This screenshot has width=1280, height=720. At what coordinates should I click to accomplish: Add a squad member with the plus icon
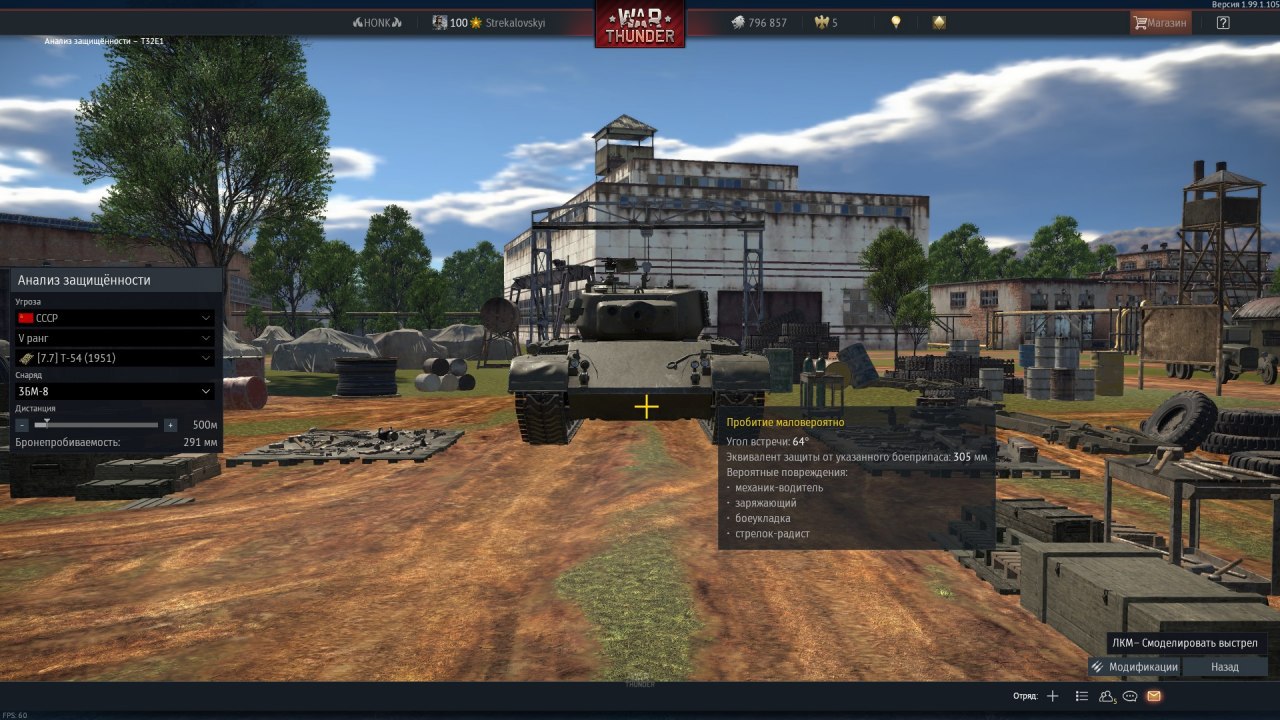[1052, 696]
